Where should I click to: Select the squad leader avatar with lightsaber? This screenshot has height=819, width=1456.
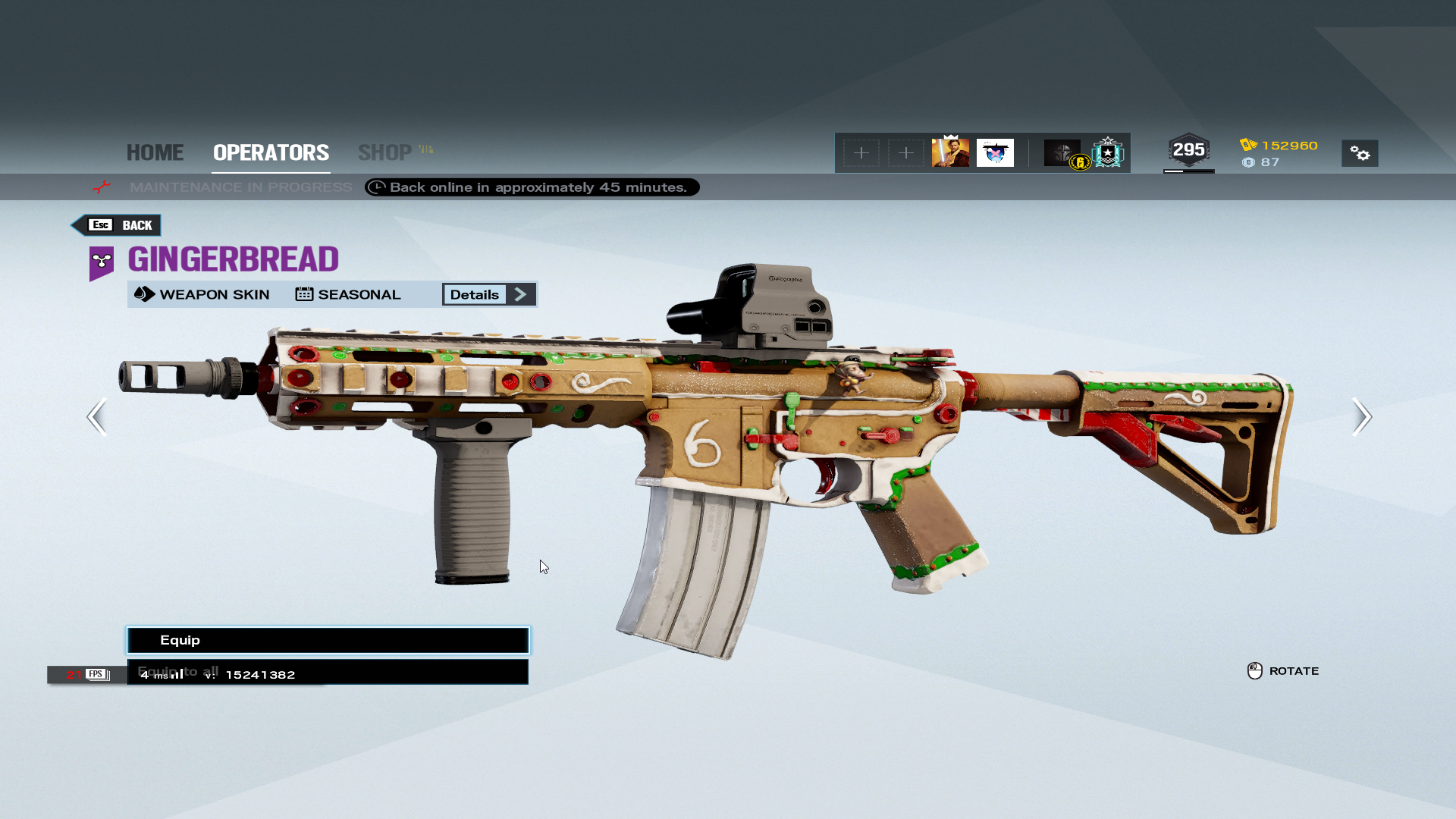tap(950, 152)
